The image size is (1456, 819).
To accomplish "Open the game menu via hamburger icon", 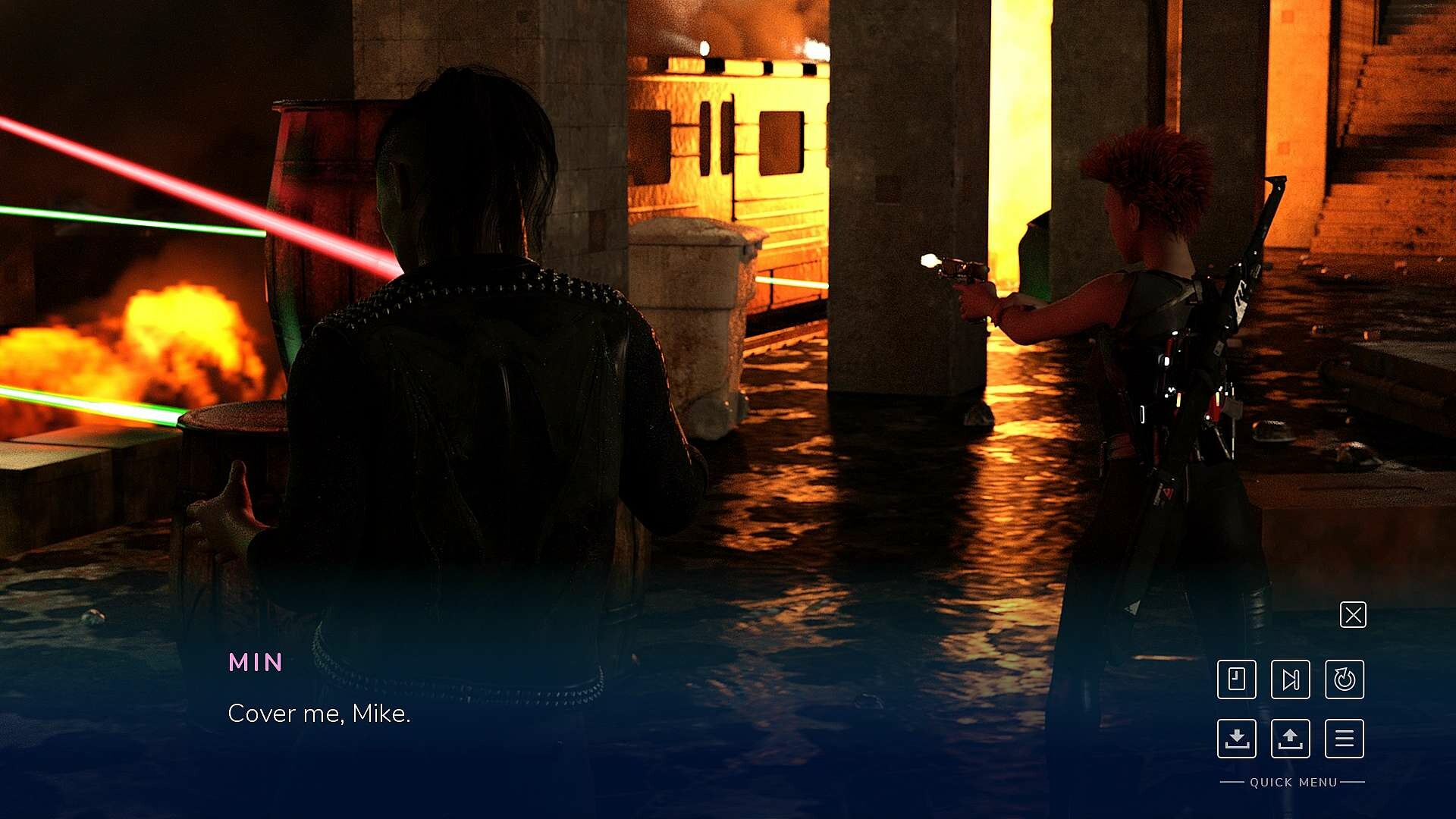I will coord(1345,739).
